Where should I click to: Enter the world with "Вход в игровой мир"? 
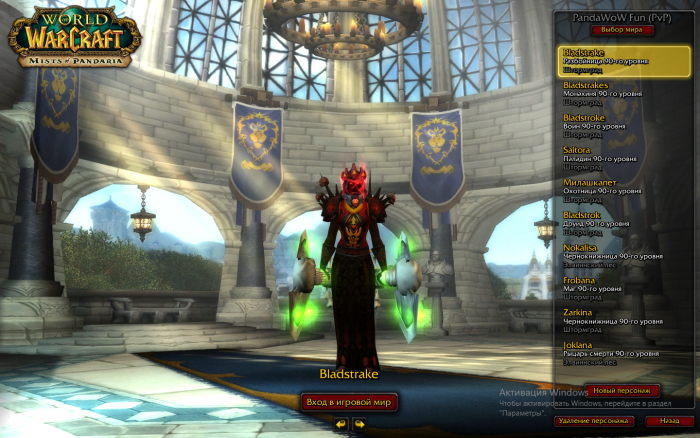tap(350, 402)
